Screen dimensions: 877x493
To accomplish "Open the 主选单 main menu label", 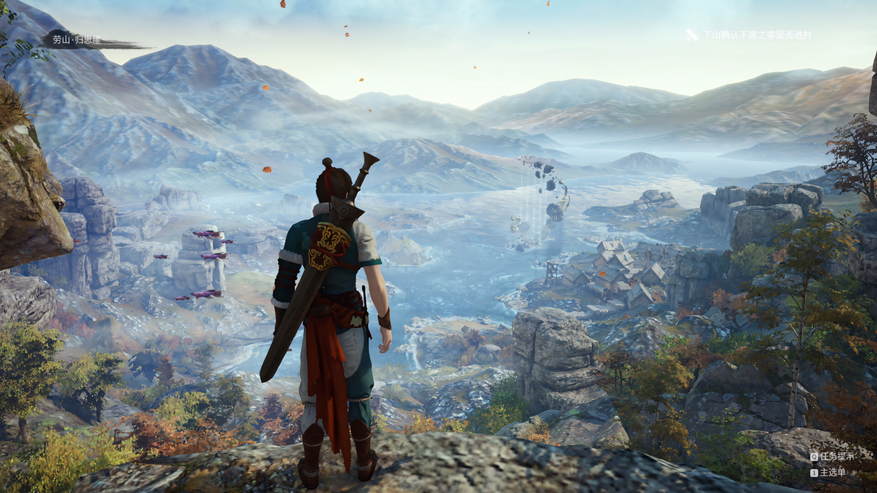I will click(x=832, y=472).
